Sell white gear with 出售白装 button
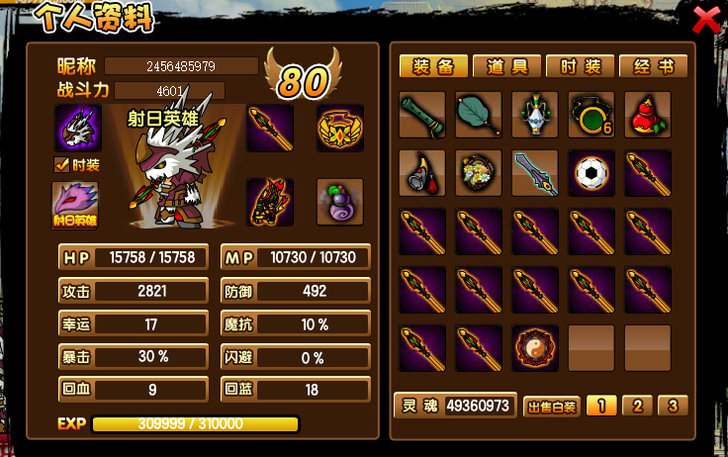The height and width of the screenshot is (457, 728). point(551,407)
